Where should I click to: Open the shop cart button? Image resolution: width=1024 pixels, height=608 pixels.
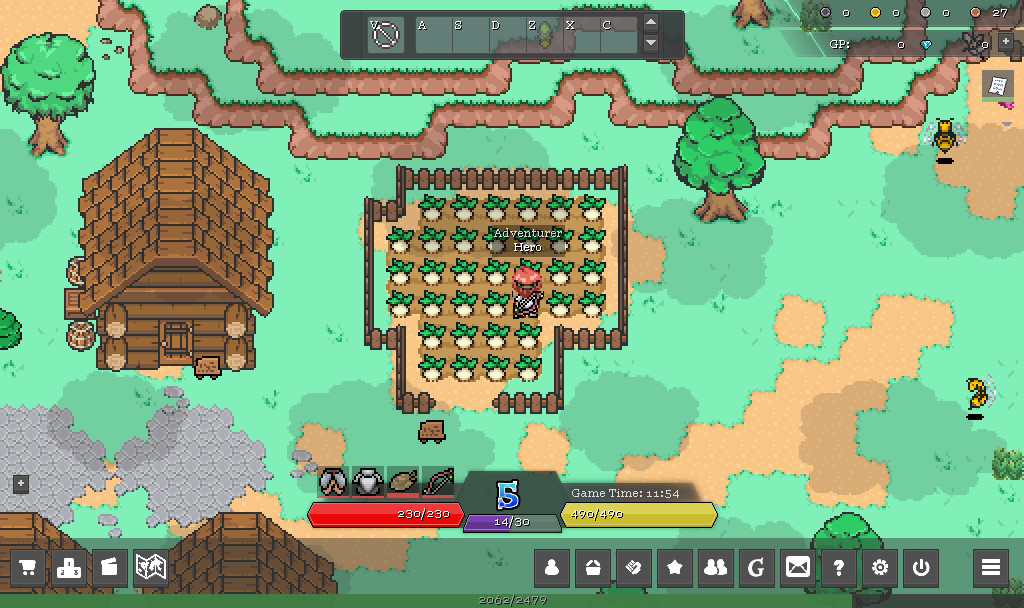(x=29, y=568)
